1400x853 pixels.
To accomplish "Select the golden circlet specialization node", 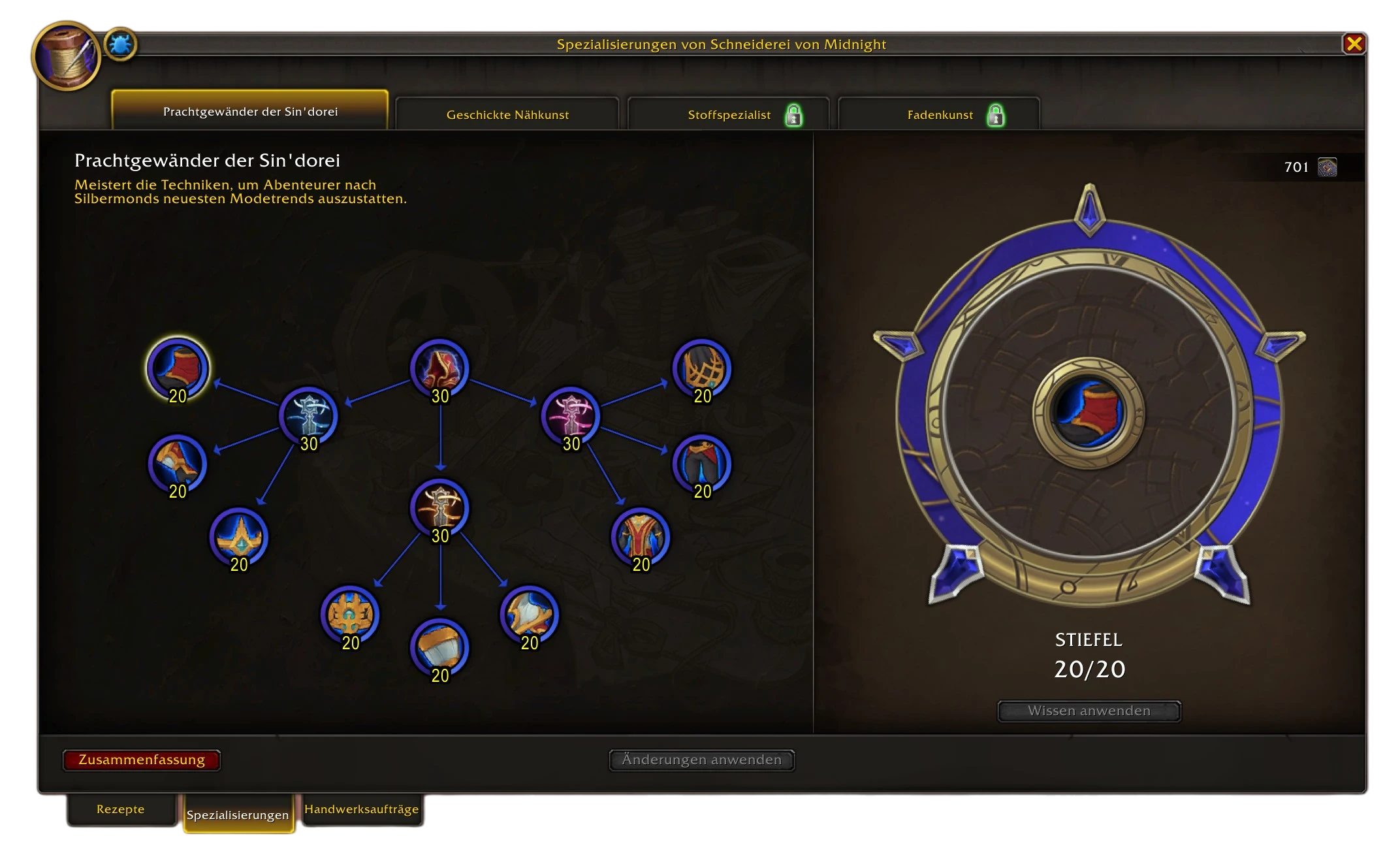I will coord(239,536).
